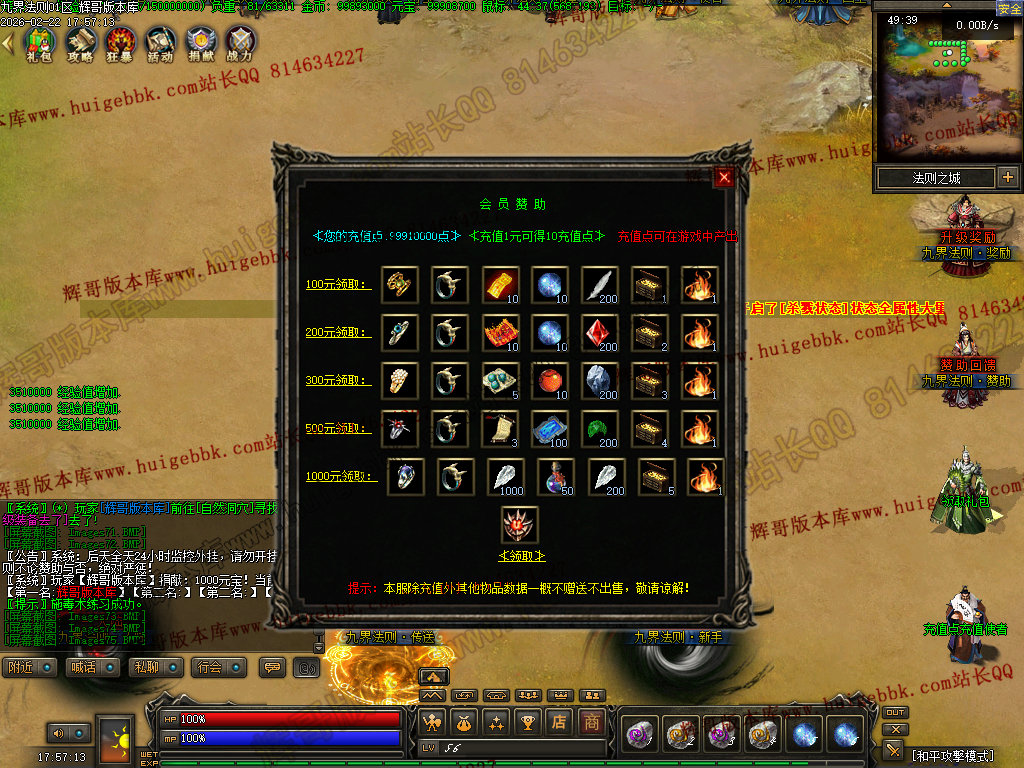The height and width of the screenshot is (768, 1024).
Task: Activate the 狂暴 berserk icon
Action: [x=120, y=43]
